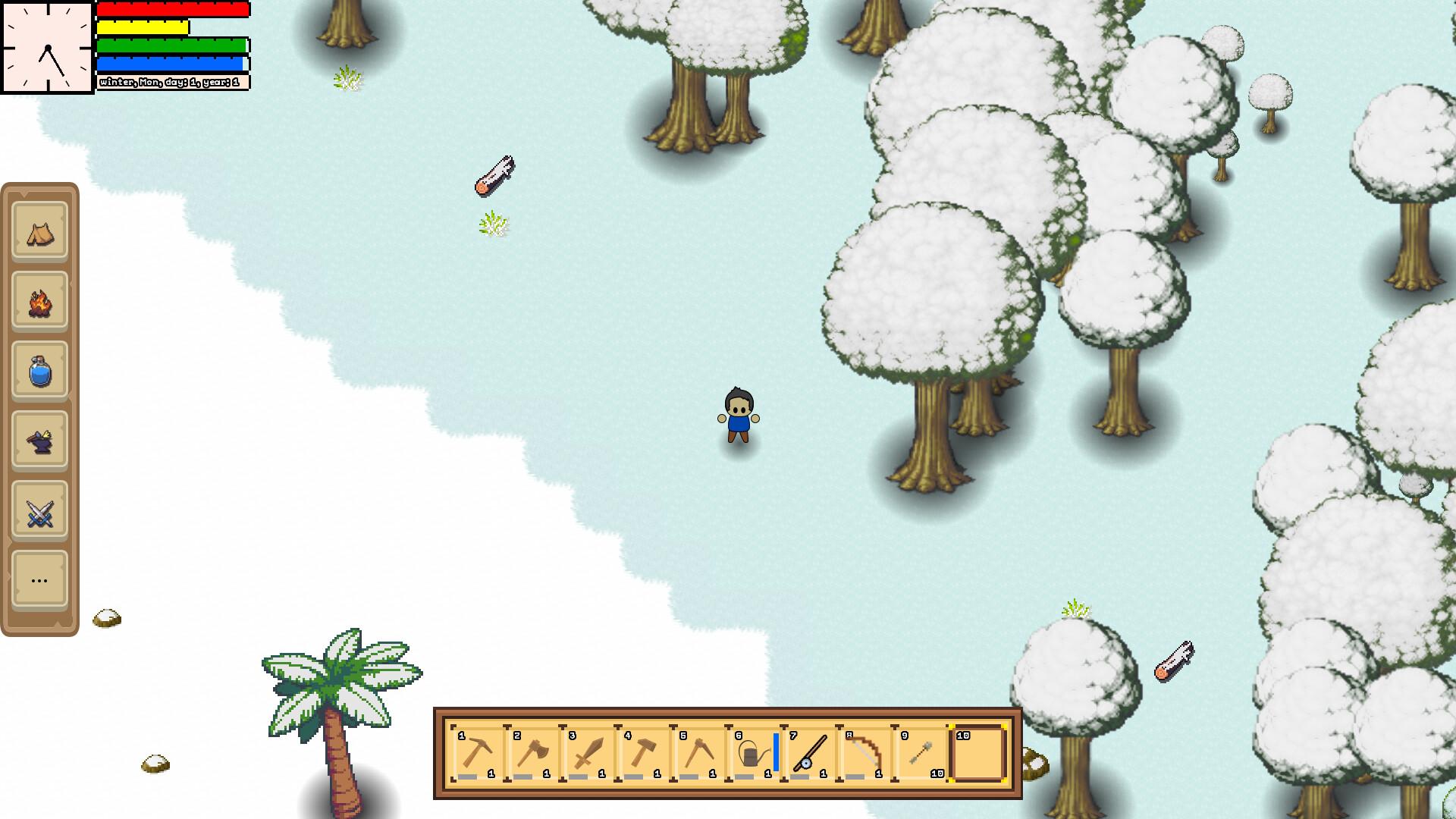Pick the hammer in hotbar slot 4
1456x819 pixels.
(645, 753)
